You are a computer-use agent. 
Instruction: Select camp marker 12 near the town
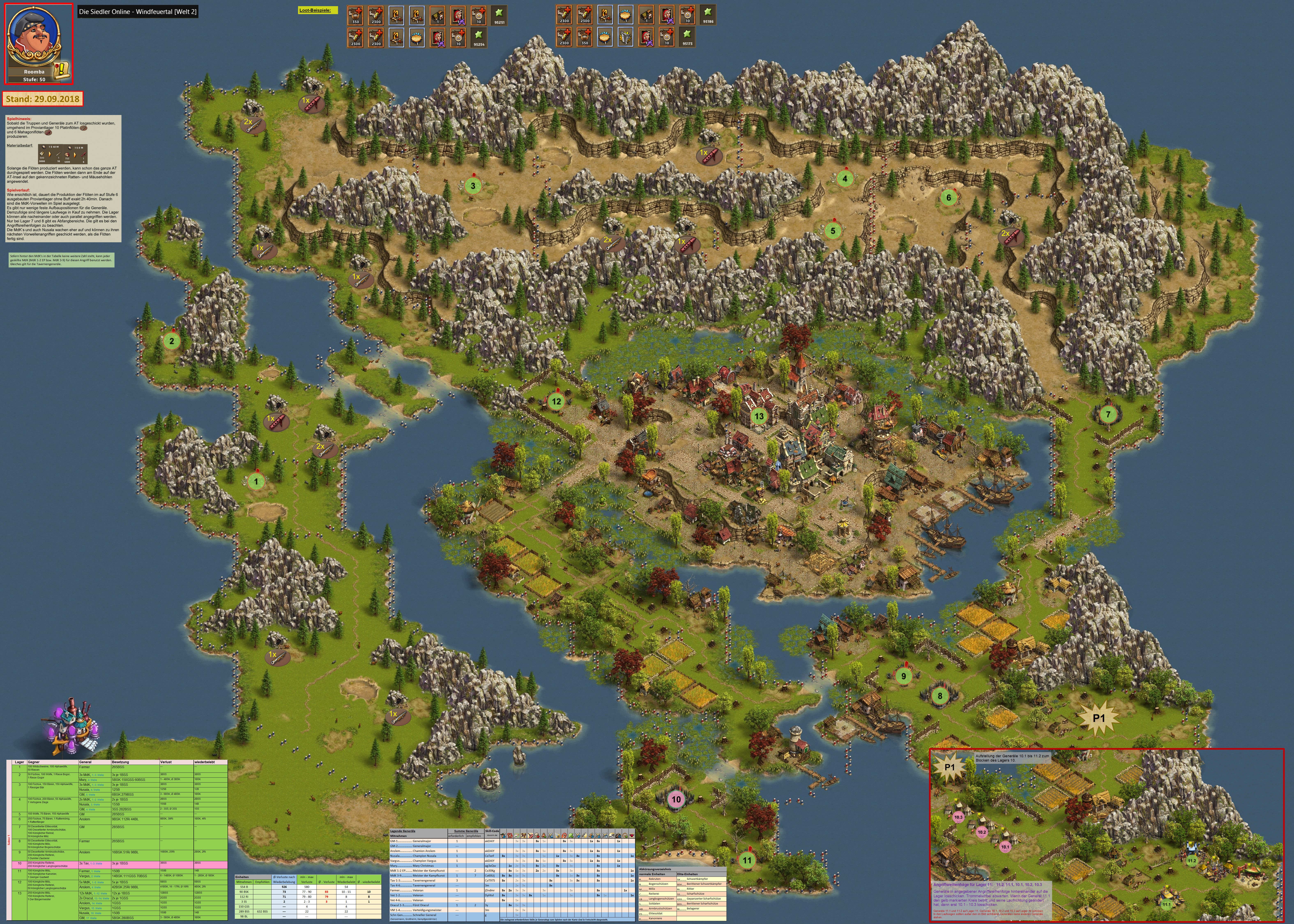[556, 401]
